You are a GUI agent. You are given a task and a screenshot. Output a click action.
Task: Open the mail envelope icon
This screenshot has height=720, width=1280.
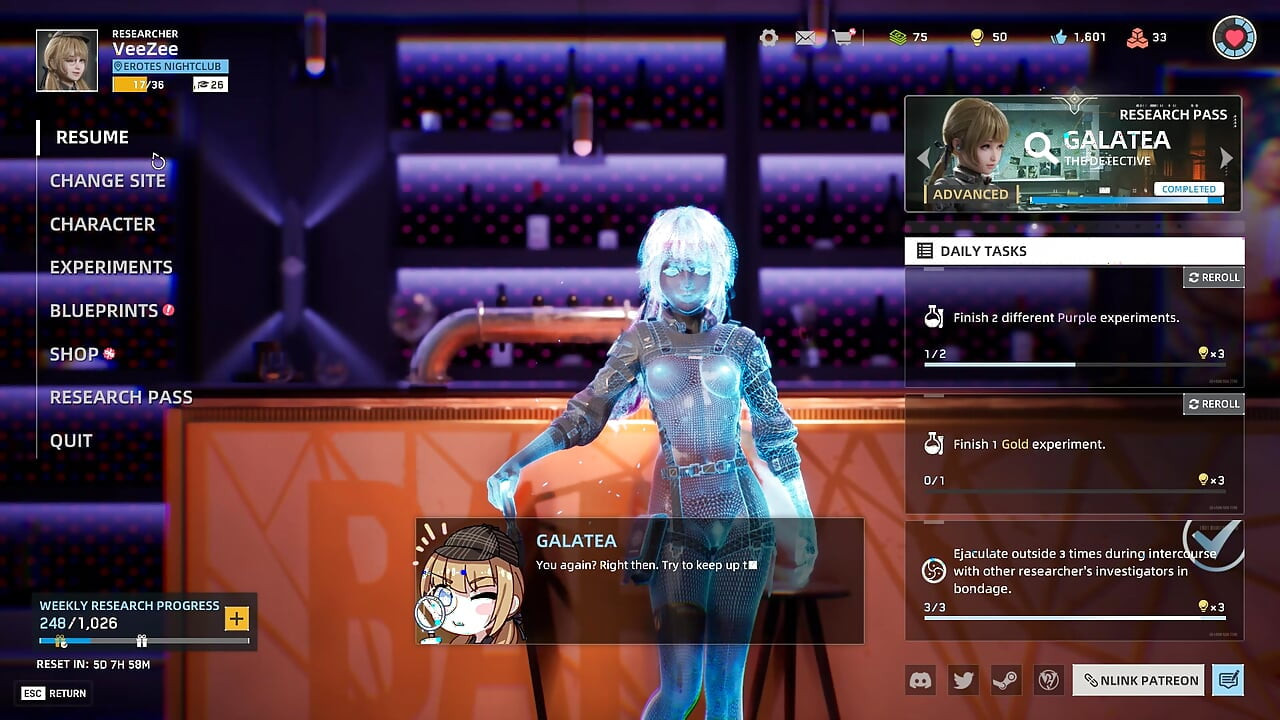coord(805,37)
